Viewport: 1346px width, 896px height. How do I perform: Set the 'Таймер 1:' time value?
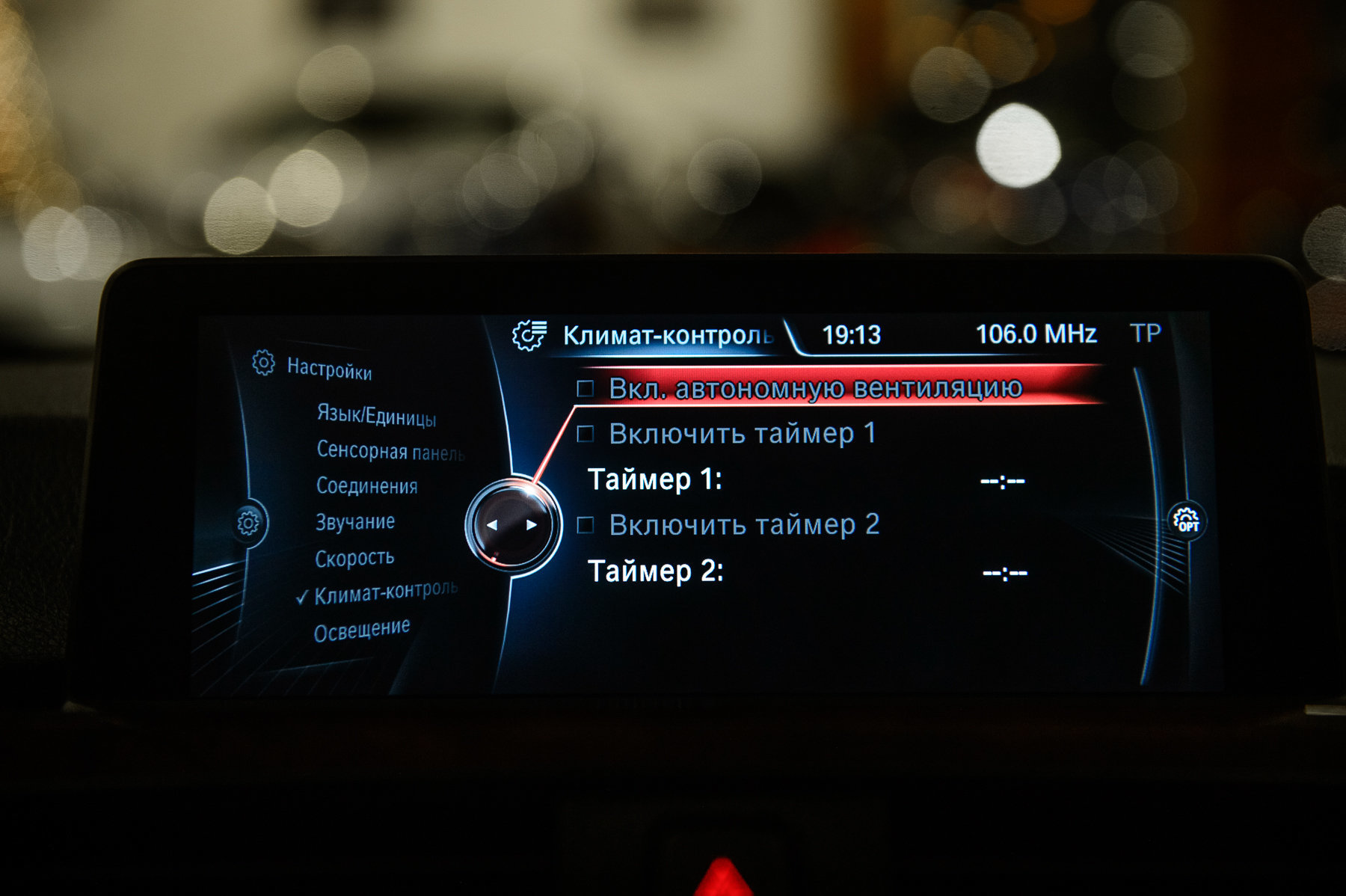tap(1002, 481)
